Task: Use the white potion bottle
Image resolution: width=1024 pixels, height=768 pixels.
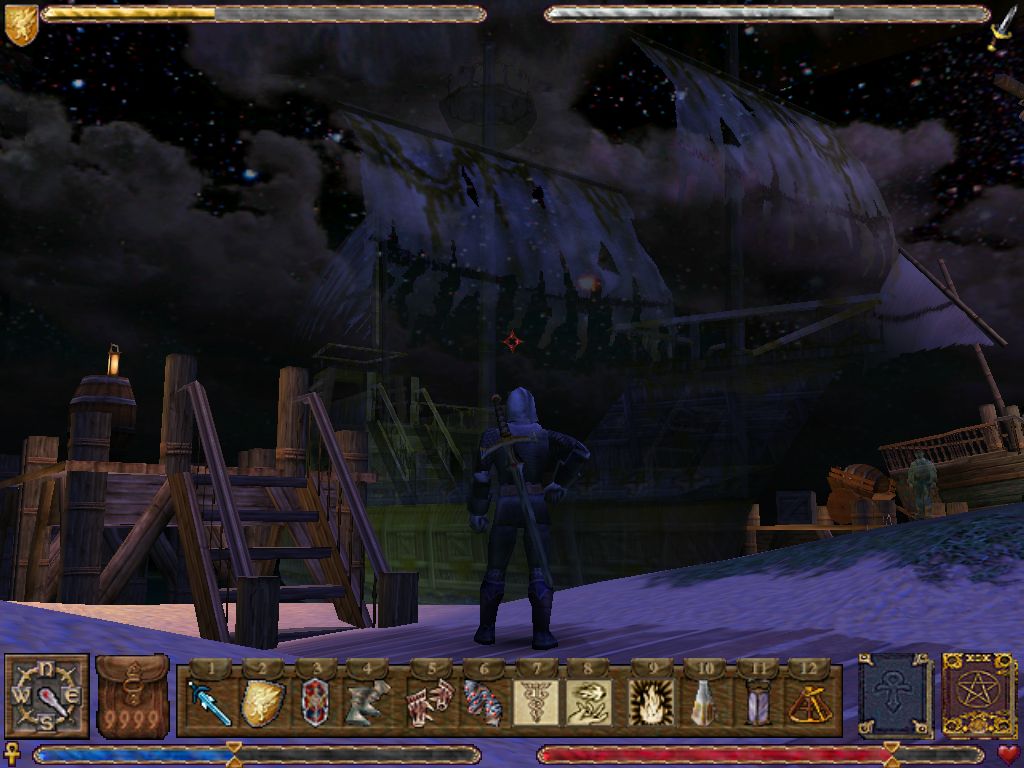Action: (705, 703)
